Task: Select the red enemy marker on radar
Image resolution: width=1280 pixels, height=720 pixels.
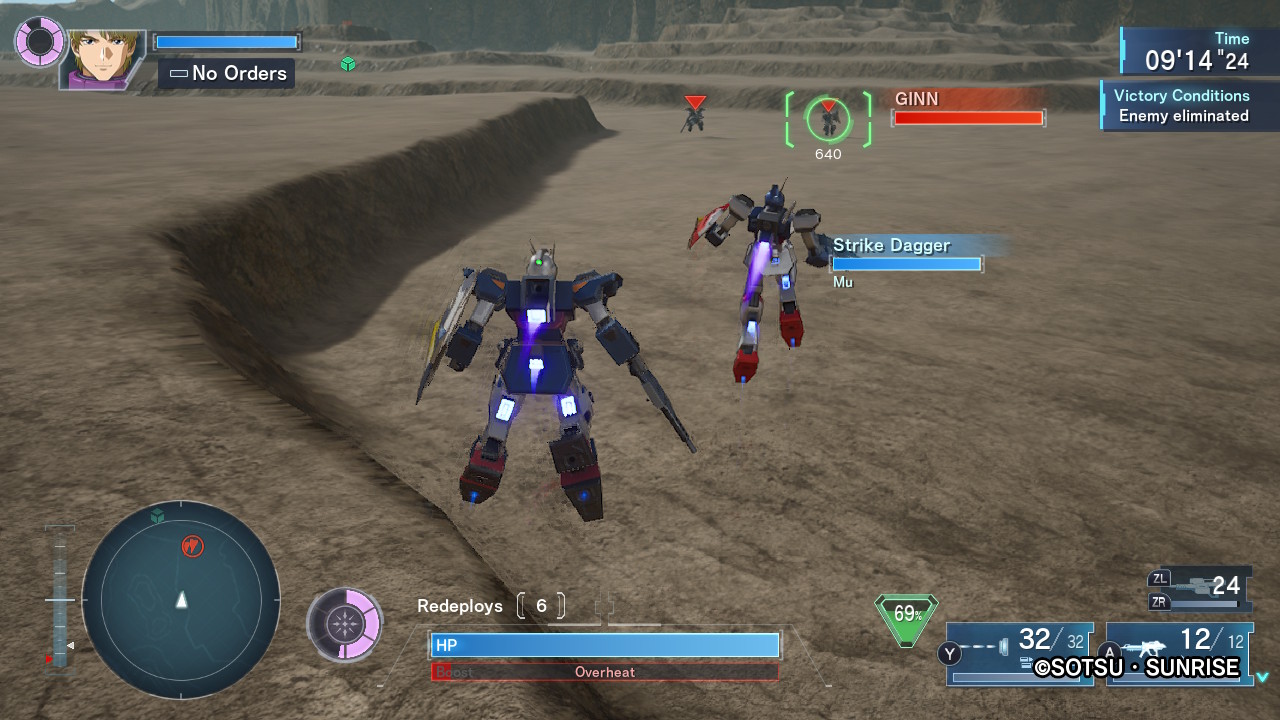Action: point(192,546)
